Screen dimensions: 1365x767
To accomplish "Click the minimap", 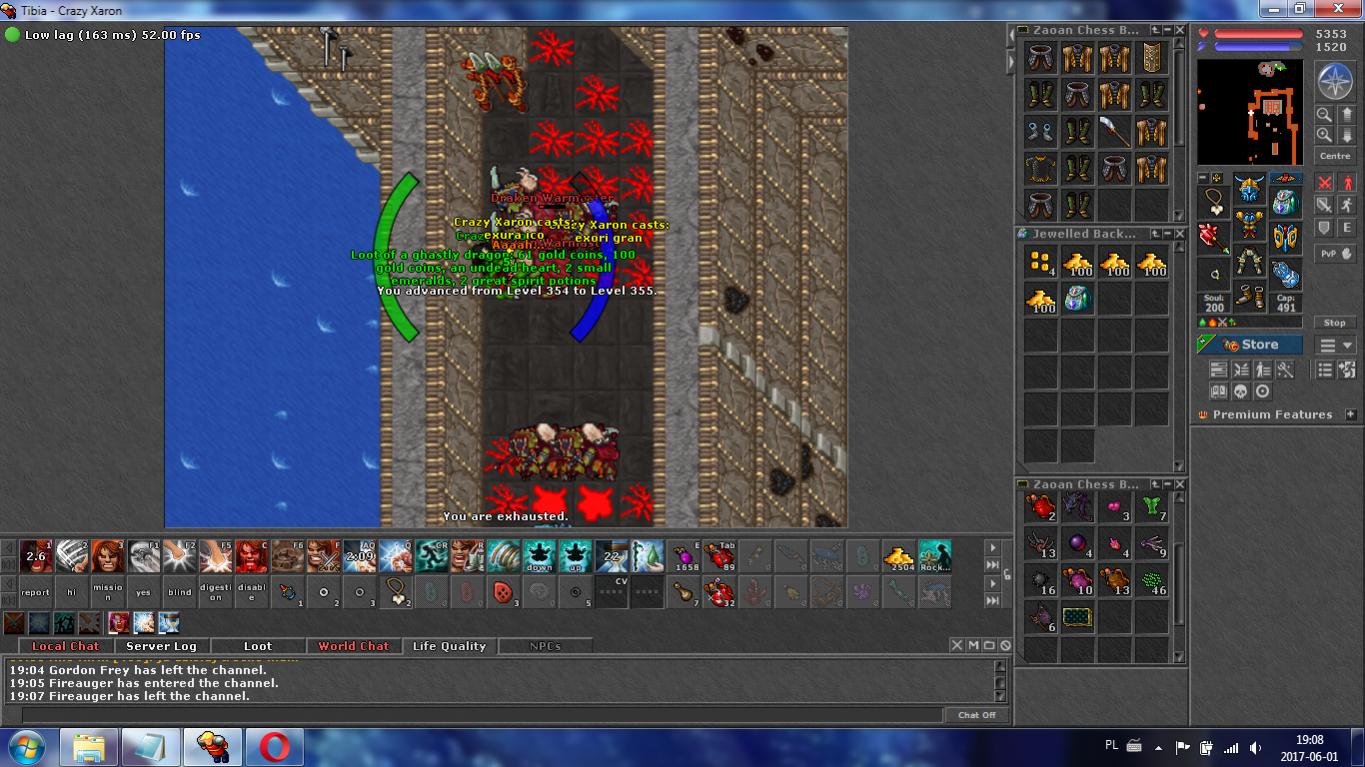I will [x=1250, y=112].
